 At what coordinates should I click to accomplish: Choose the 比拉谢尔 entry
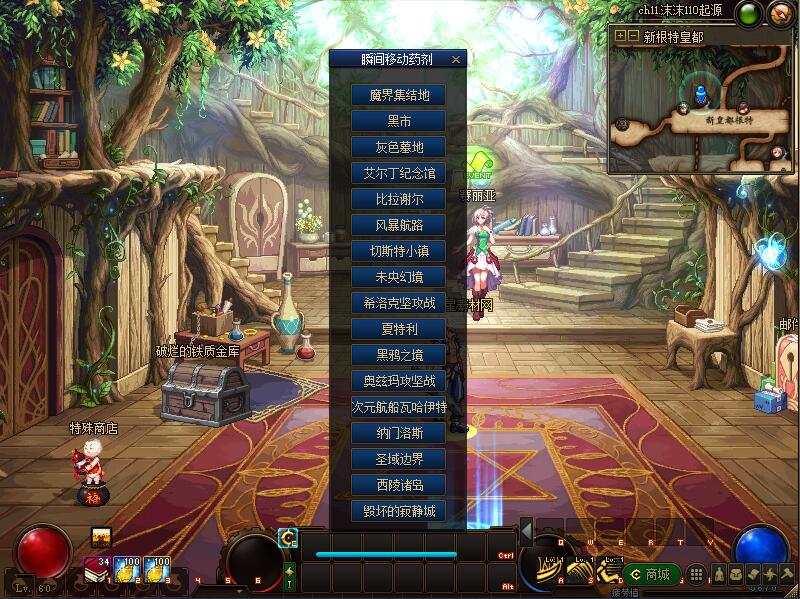point(398,199)
